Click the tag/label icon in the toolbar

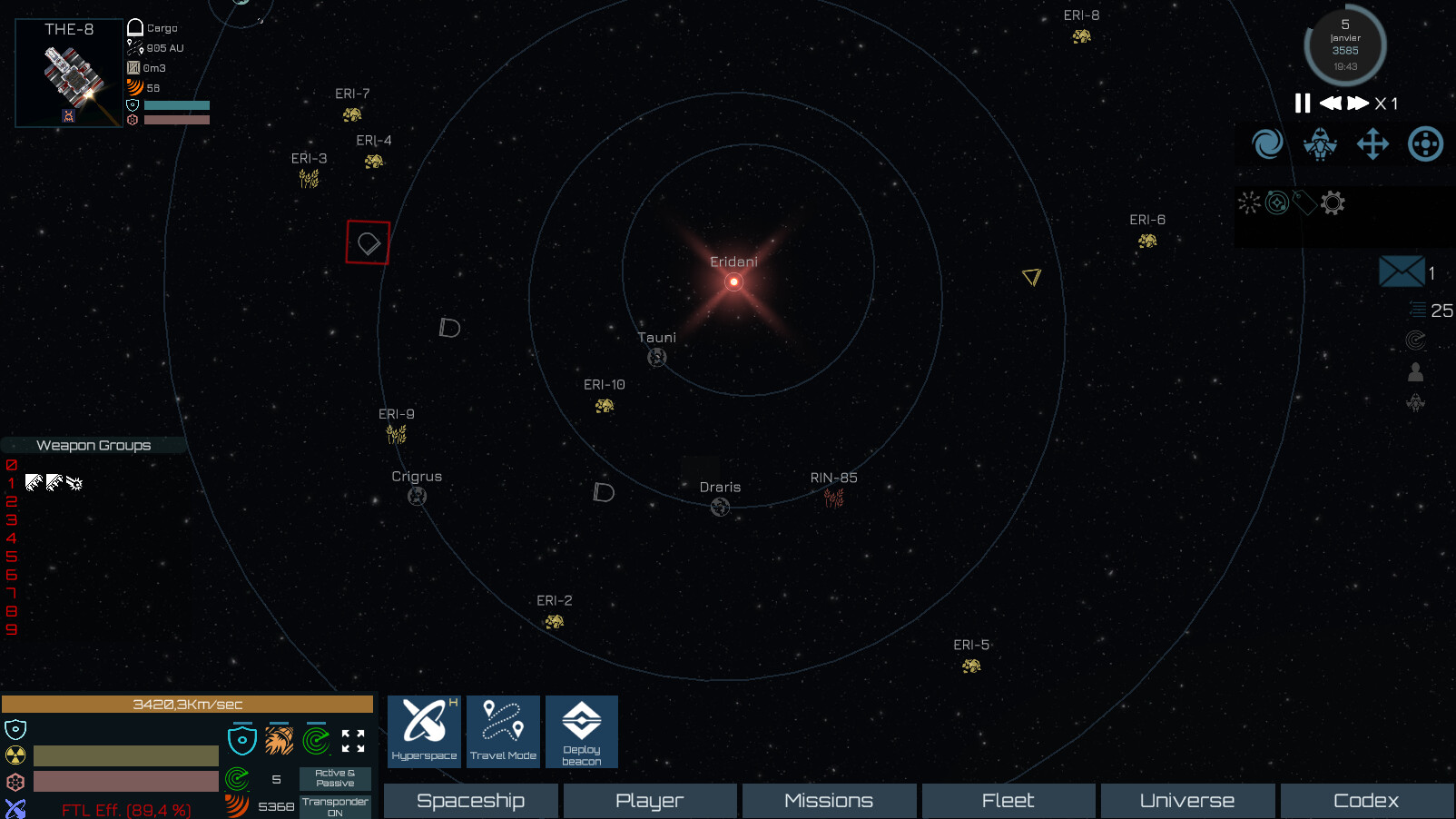[x=1304, y=203]
